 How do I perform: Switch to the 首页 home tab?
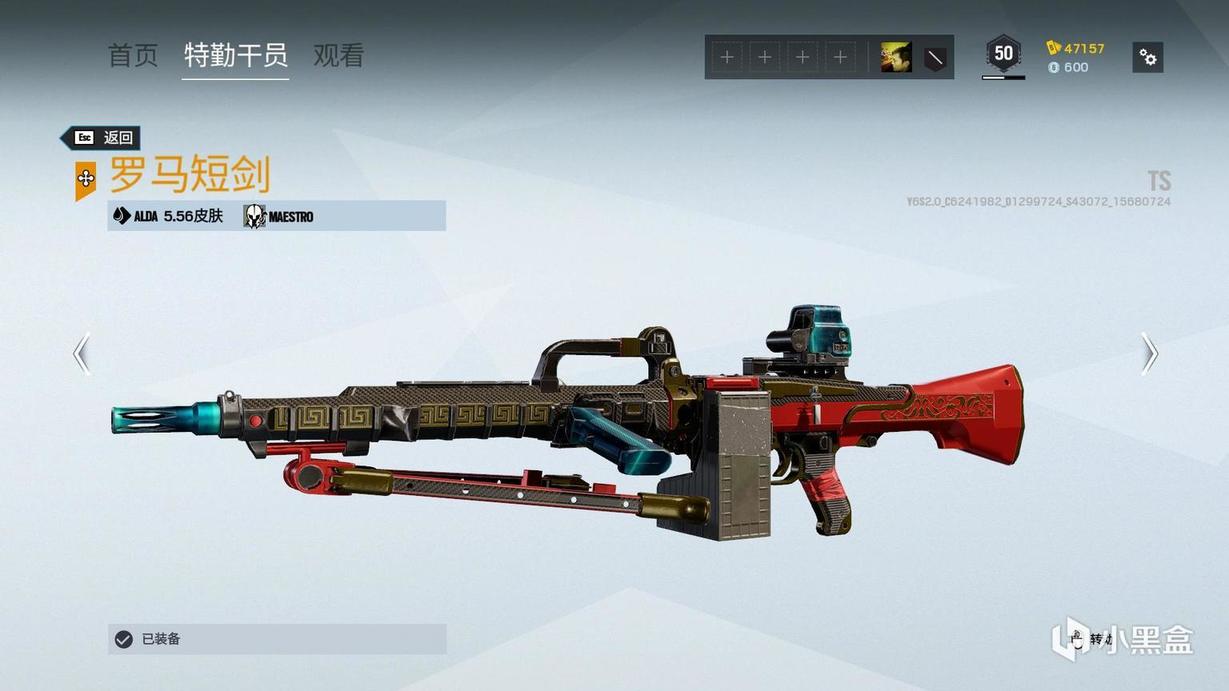click(x=133, y=56)
